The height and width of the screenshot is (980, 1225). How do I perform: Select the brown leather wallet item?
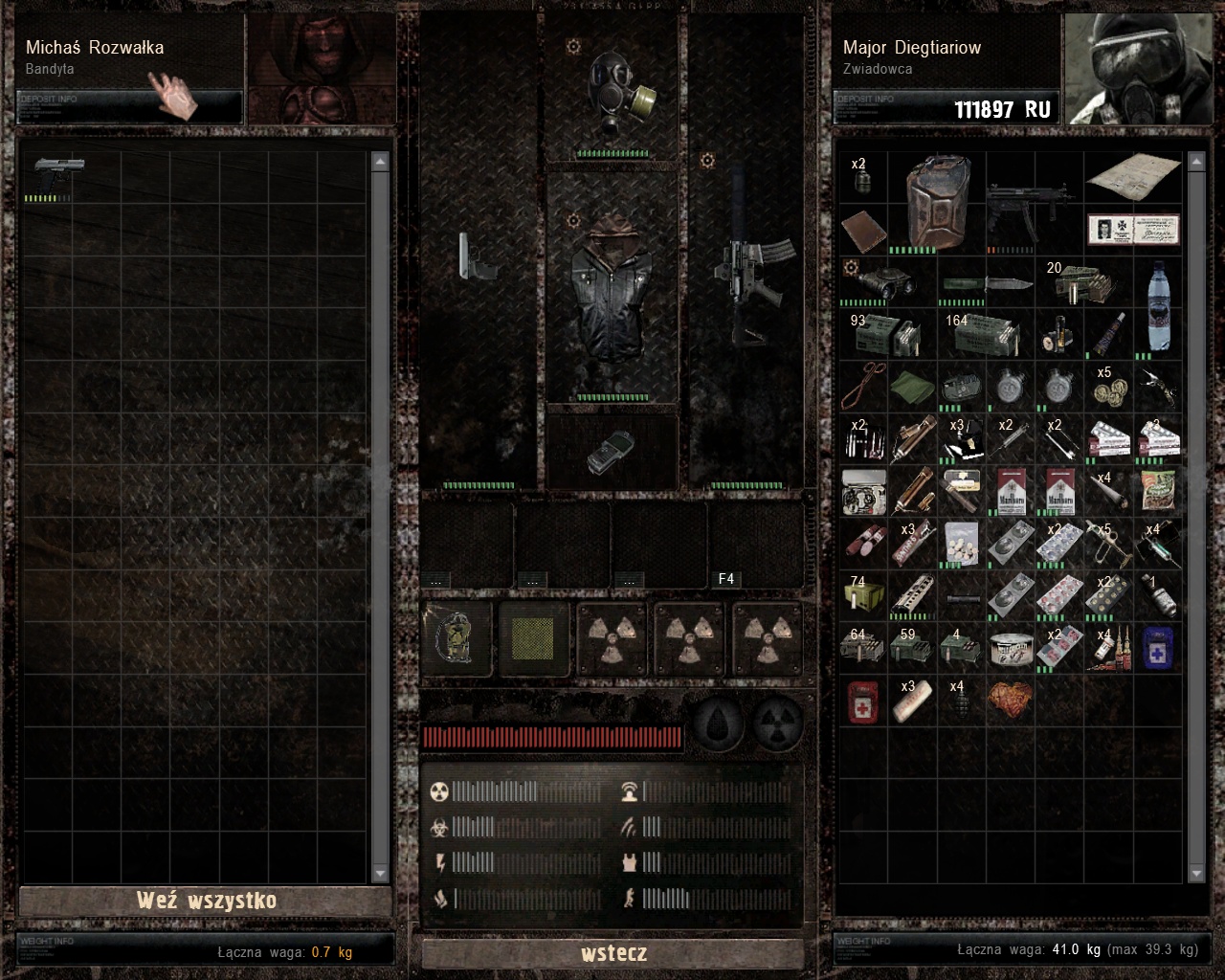[863, 232]
